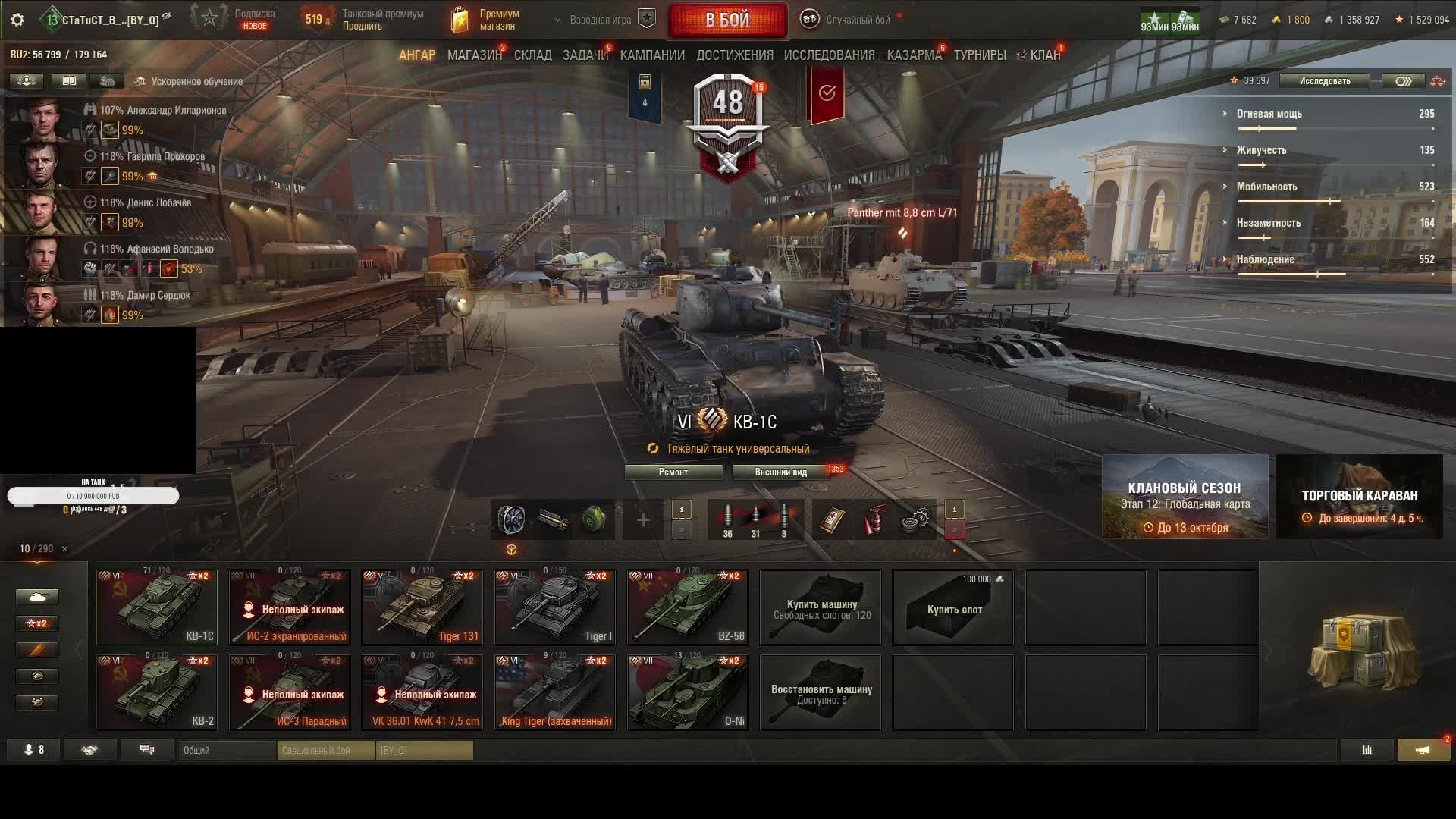
Task: Open the settings gear icon
Action: pos(17,20)
